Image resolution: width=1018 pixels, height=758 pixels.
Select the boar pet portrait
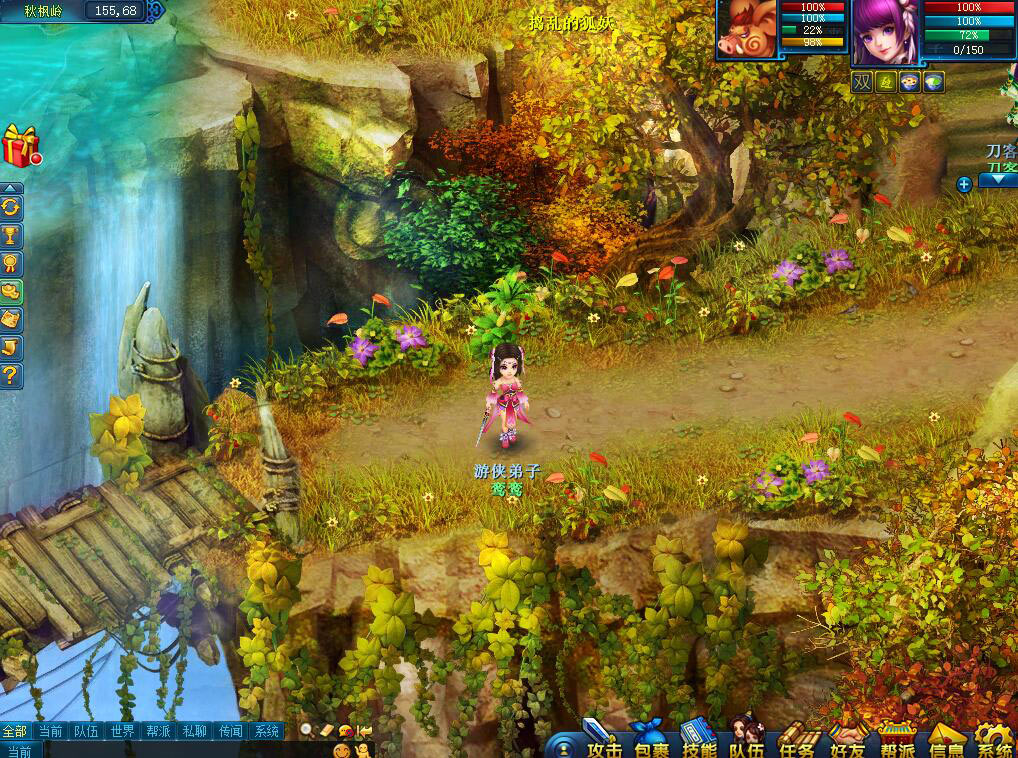pyautogui.click(x=746, y=32)
